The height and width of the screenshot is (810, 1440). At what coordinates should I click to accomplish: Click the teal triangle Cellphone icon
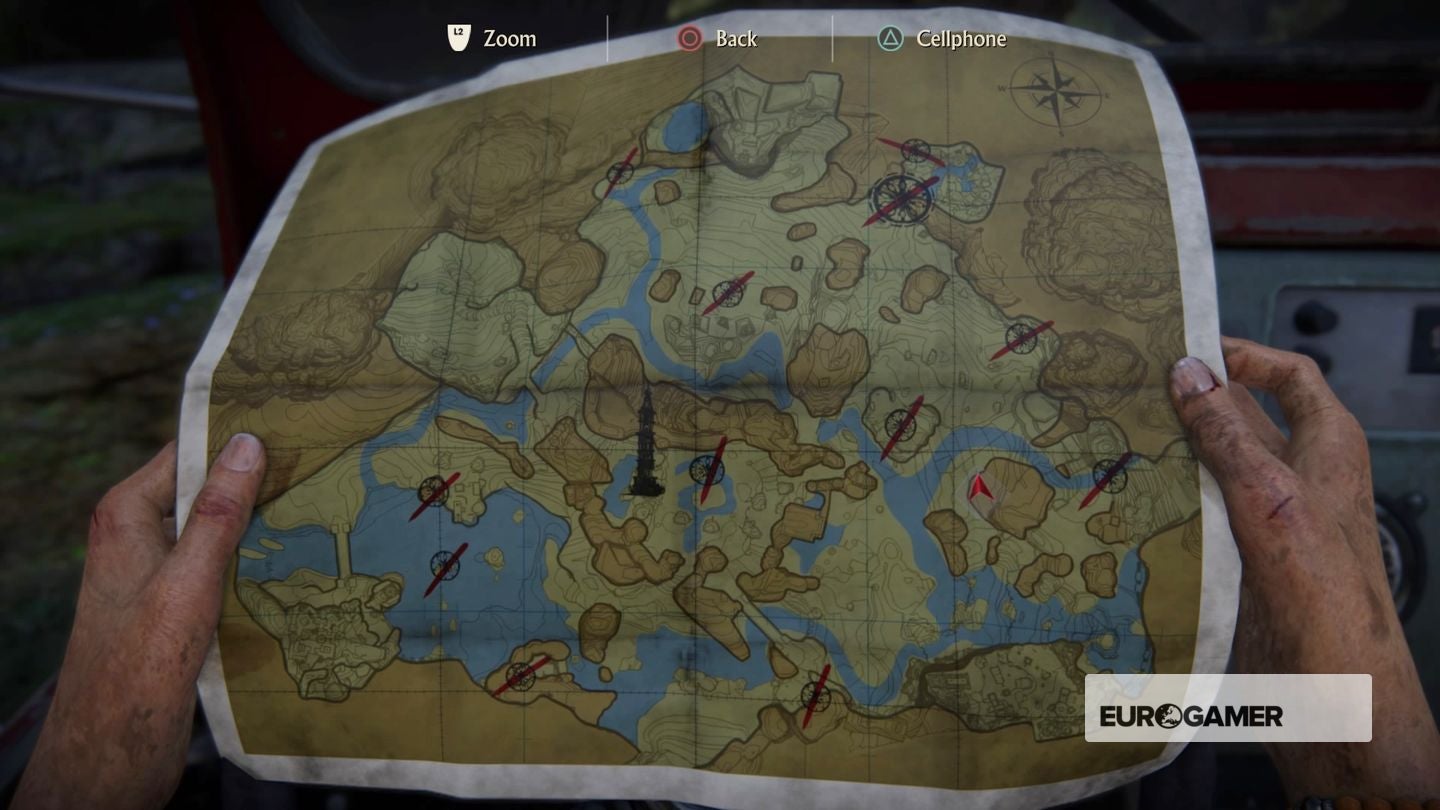click(x=888, y=39)
